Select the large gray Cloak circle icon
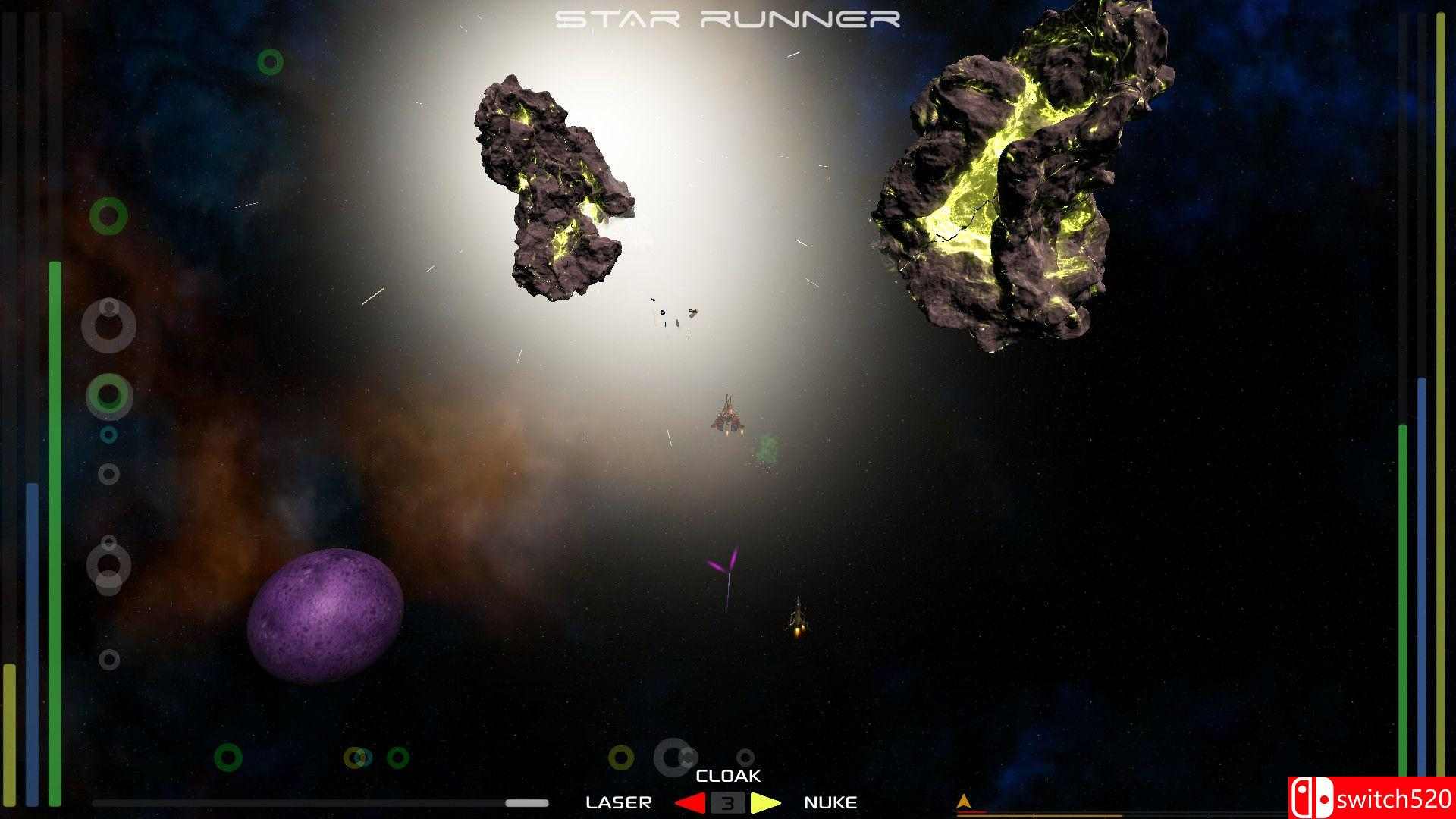The width and height of the screenshot is (1456, 819). 673,758
